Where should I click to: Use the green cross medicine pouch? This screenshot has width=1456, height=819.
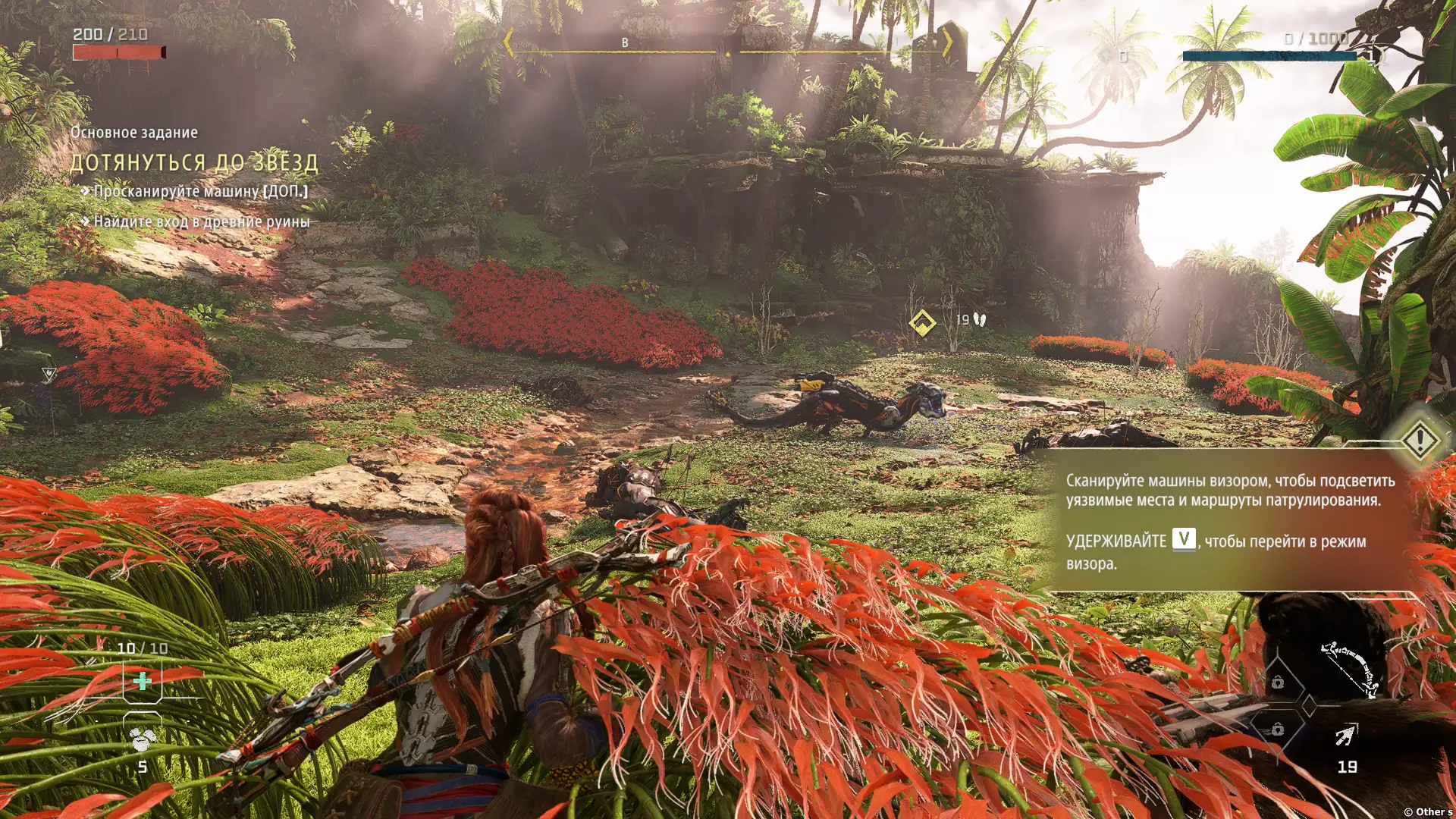[x=143, y=681]
